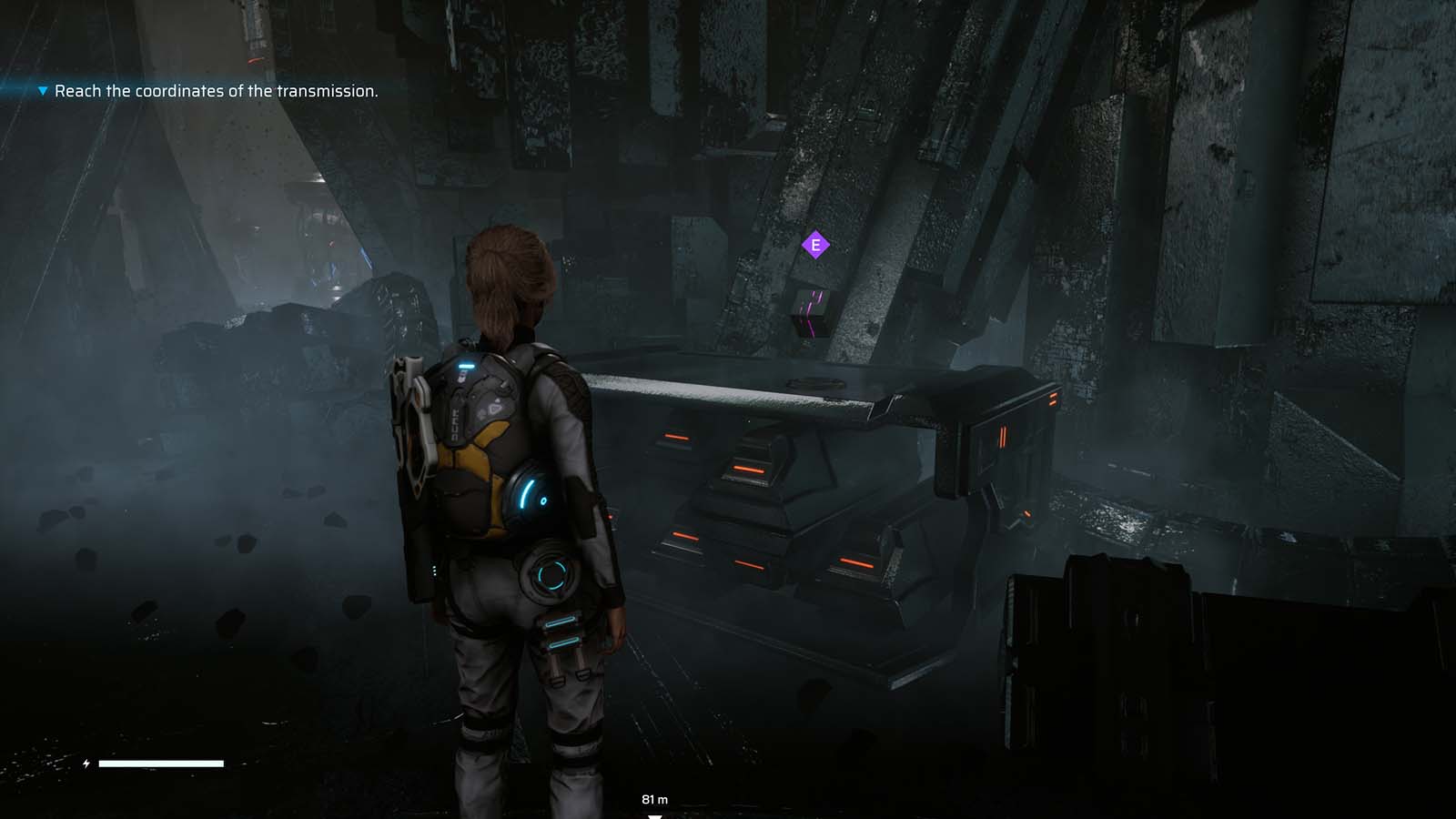Click the red indicator lights on the crate panel
Image resolution: width=1456 pixels, height=819 pixels.
1001,435
